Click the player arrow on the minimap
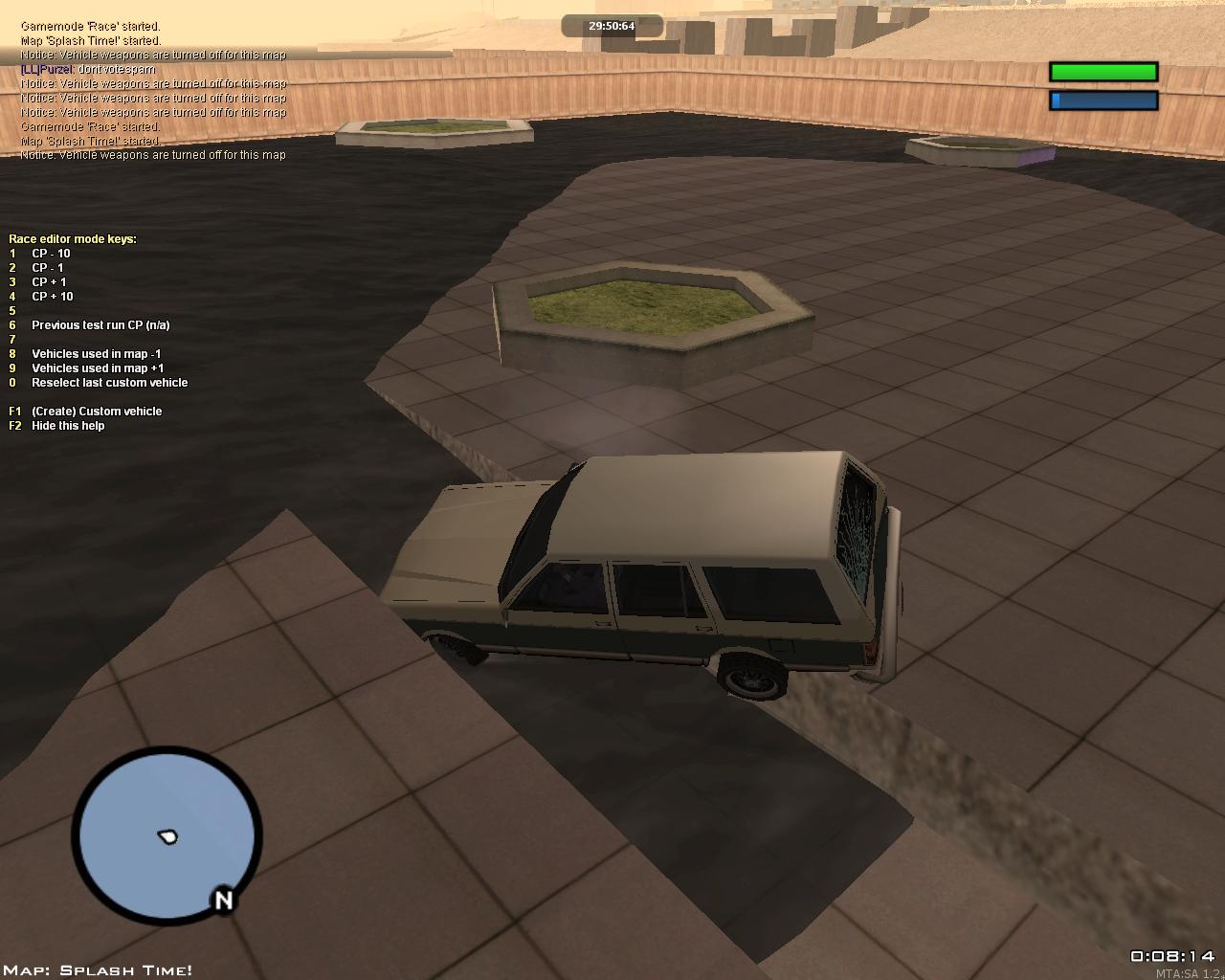The image size is (1225, 980). click(168, 837)
